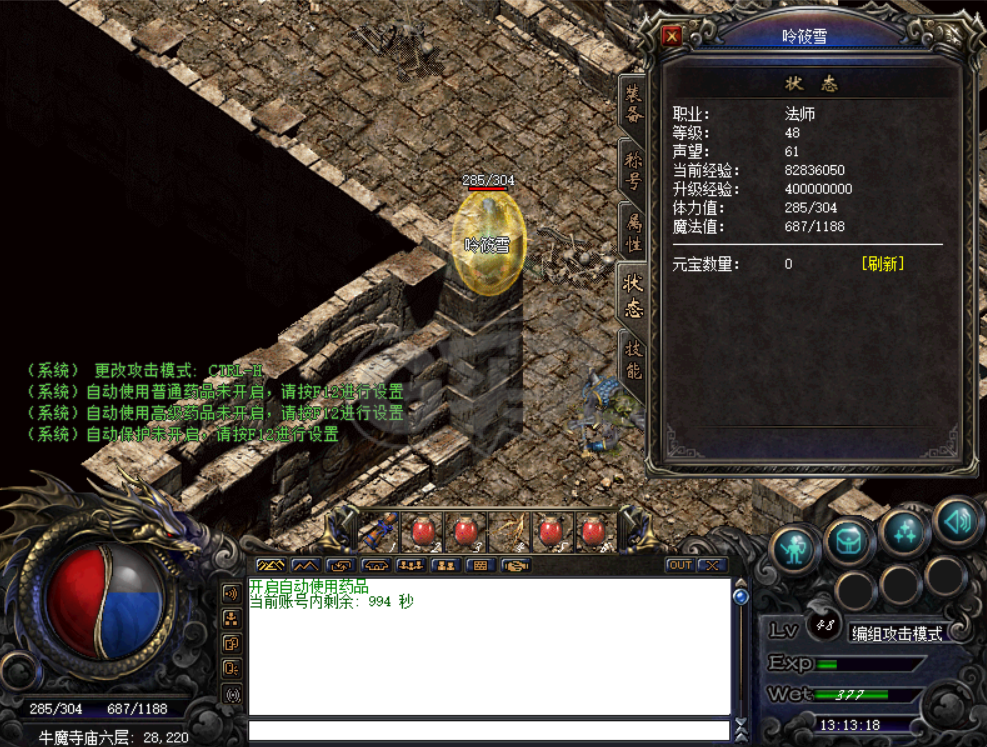Click the yellow 刷新 refresh link
Image resolution: width=987 pixels, height=747 pixels.
tap(882, 264)
